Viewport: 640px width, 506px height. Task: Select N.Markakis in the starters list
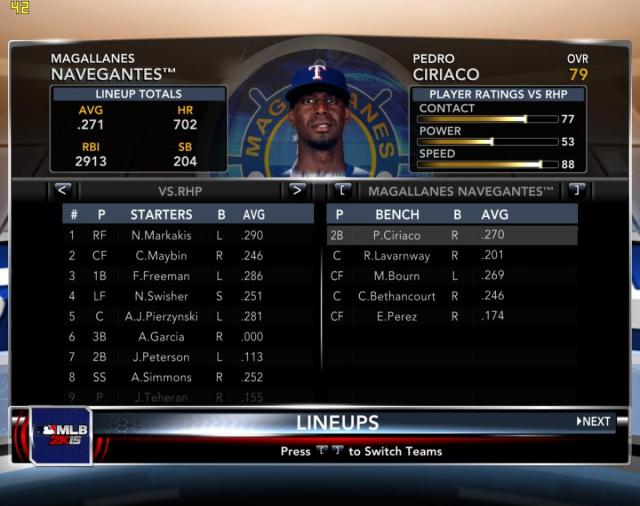pyautogui.click(x=161, y=235)
